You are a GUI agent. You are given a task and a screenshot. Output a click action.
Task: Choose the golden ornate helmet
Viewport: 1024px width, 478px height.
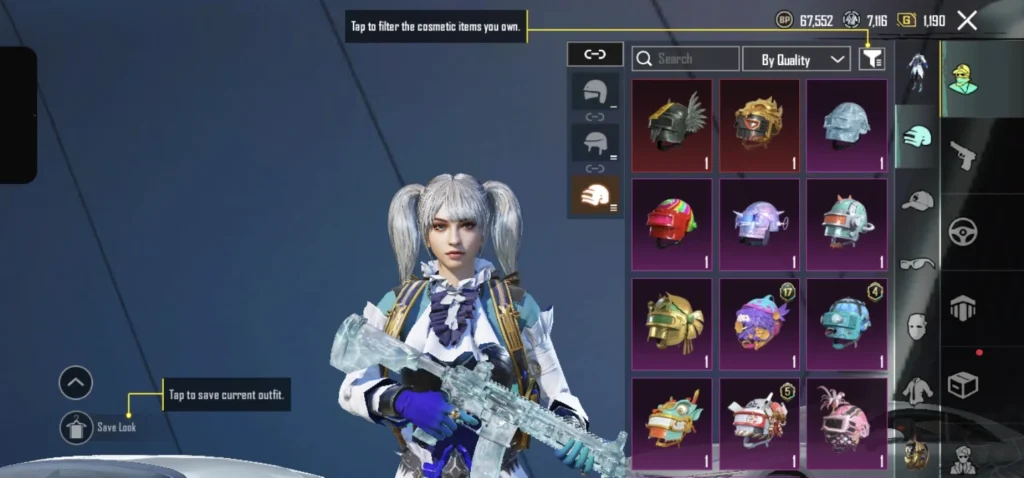click(x=759, y=125)
